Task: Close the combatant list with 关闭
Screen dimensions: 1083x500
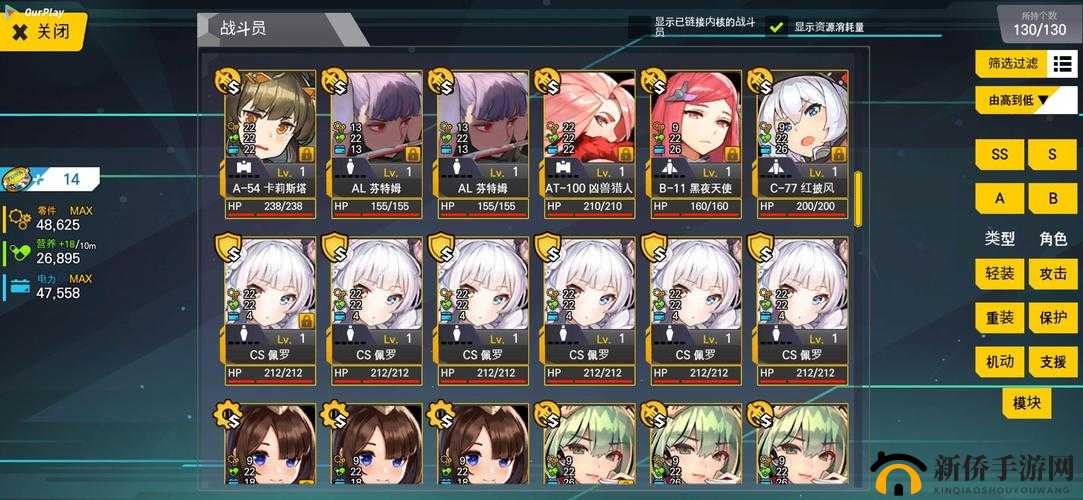Action: tap(42, 31)
